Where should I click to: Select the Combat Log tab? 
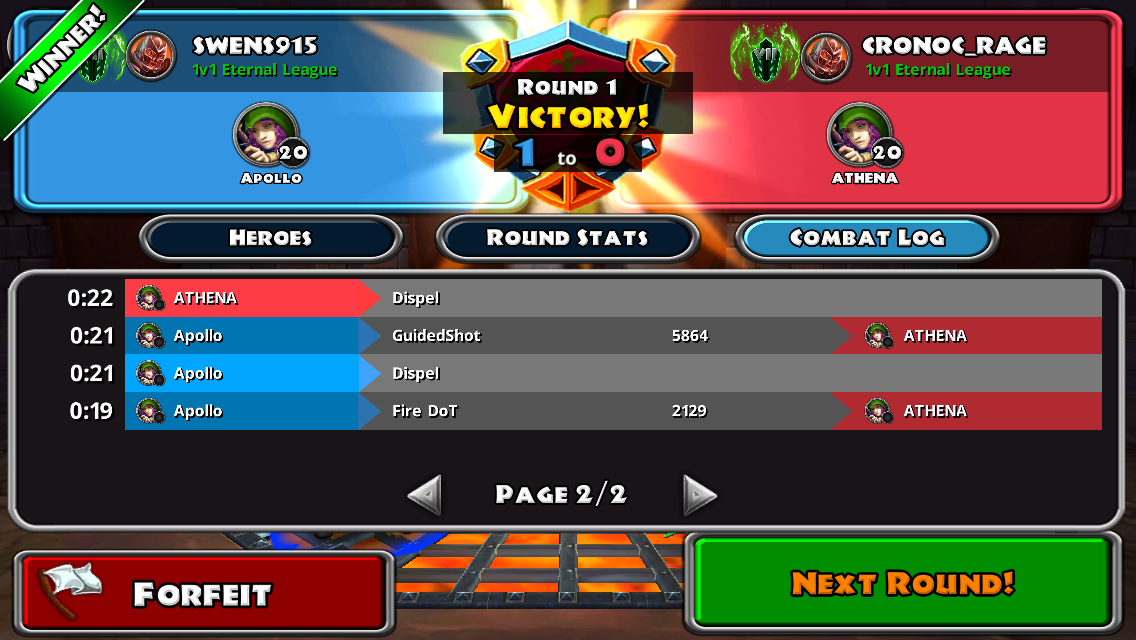[866, 238]
